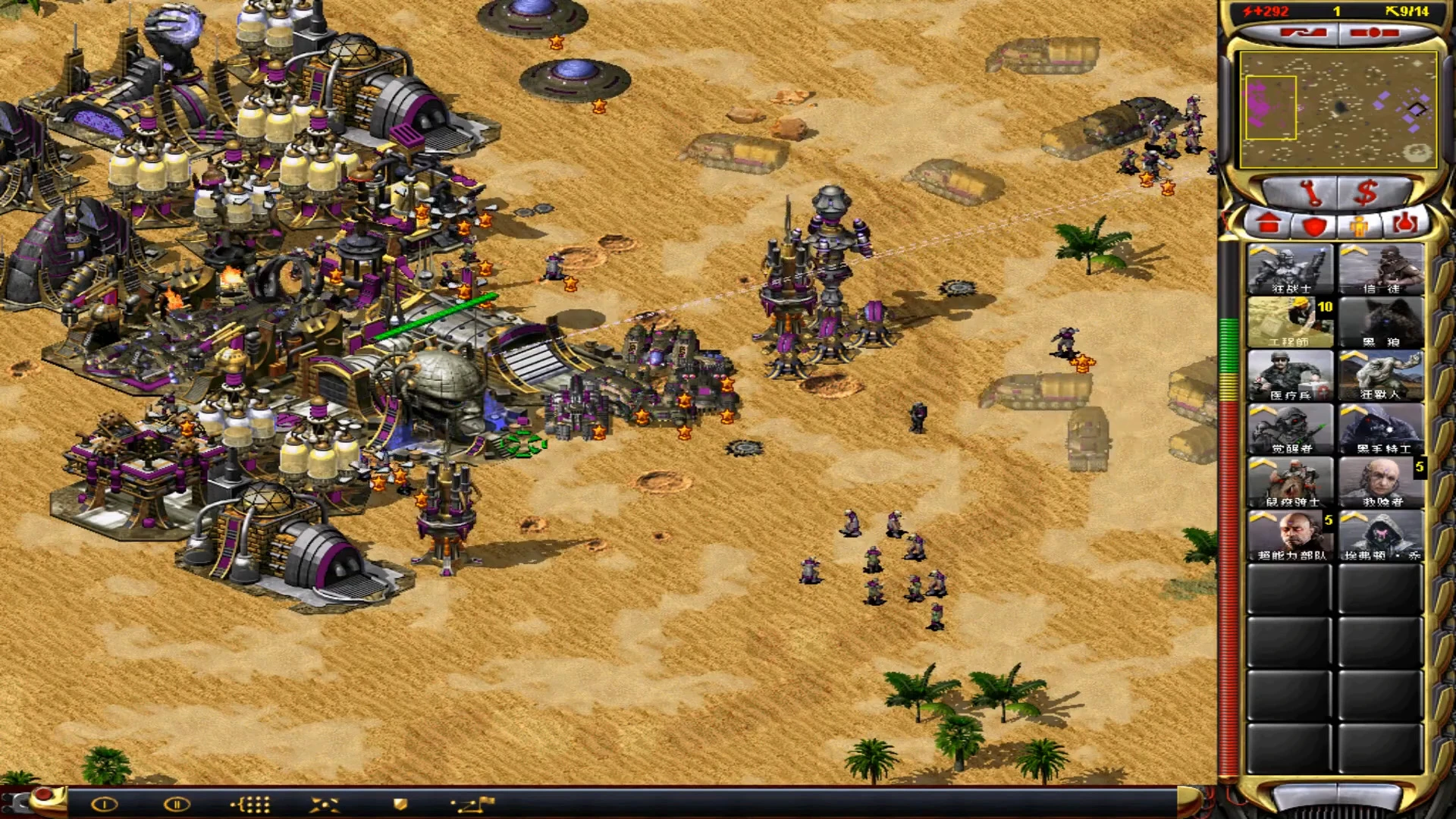The image size is (1456, 819).
Task: Switch to the structures build tab
Action: (1269, 224)
